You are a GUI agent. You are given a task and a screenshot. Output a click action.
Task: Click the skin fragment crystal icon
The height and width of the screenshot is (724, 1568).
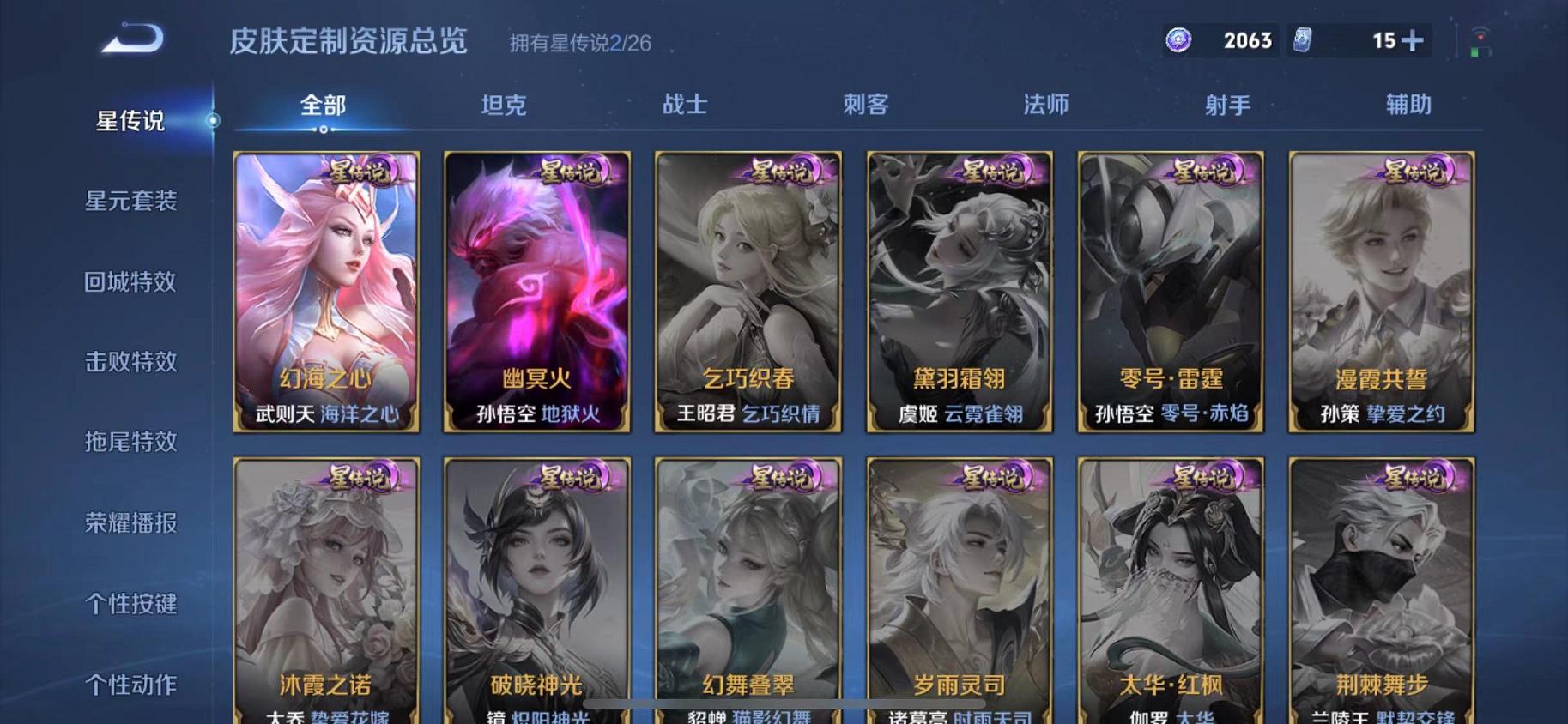1305,40
